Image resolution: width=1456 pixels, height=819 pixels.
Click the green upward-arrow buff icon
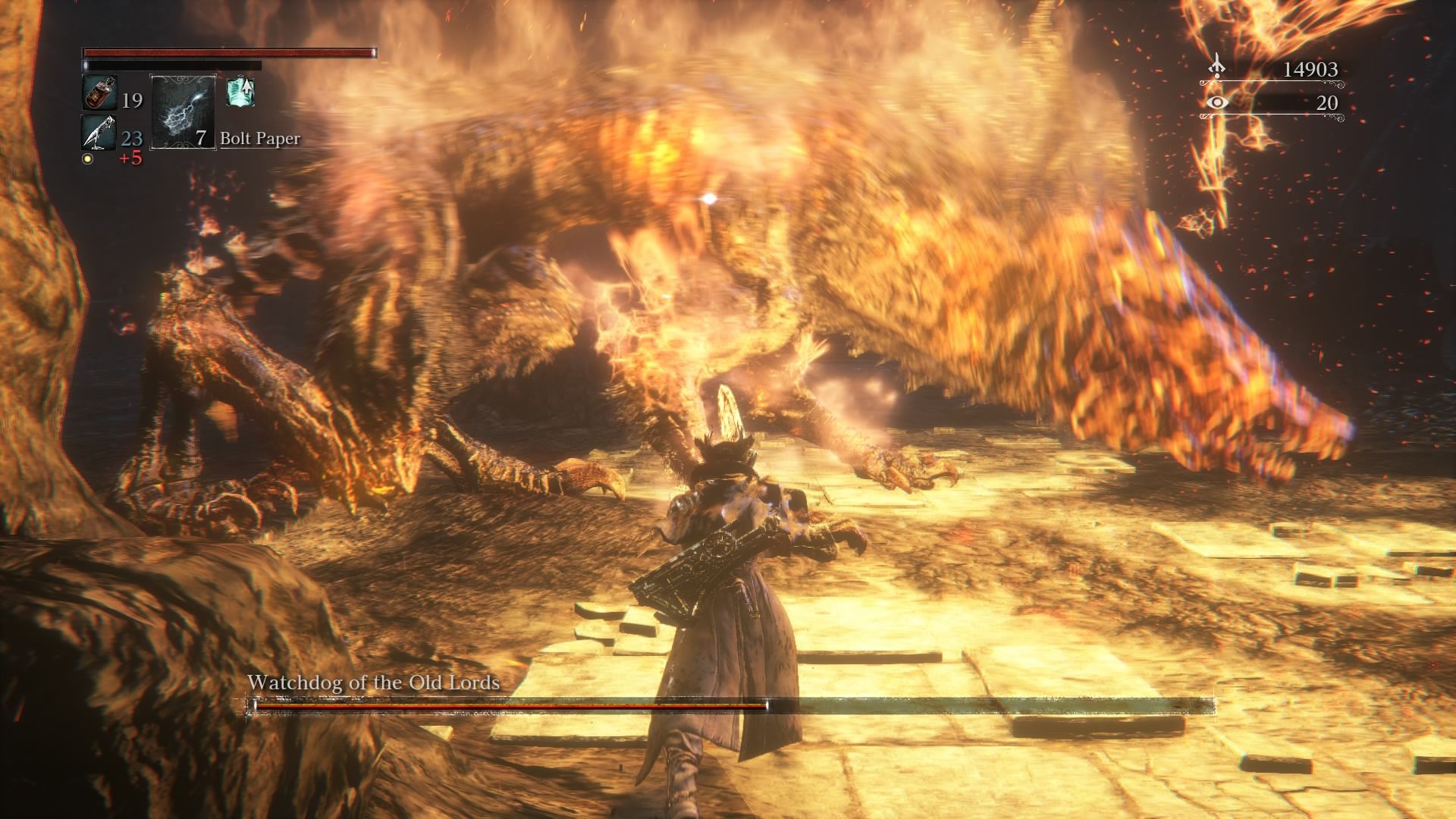tap(241, 91)
